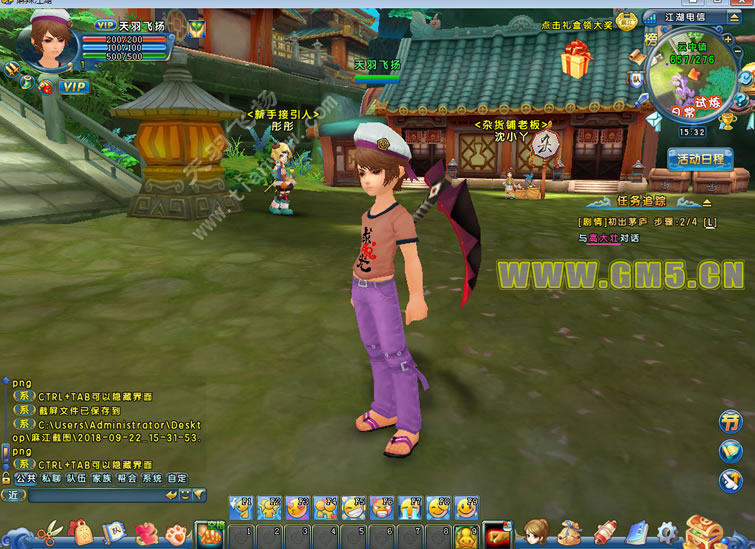This screenshot has height=549, width=755.
Task: Click the crossed swords icon beside portrait
Action: click(12, 69)
